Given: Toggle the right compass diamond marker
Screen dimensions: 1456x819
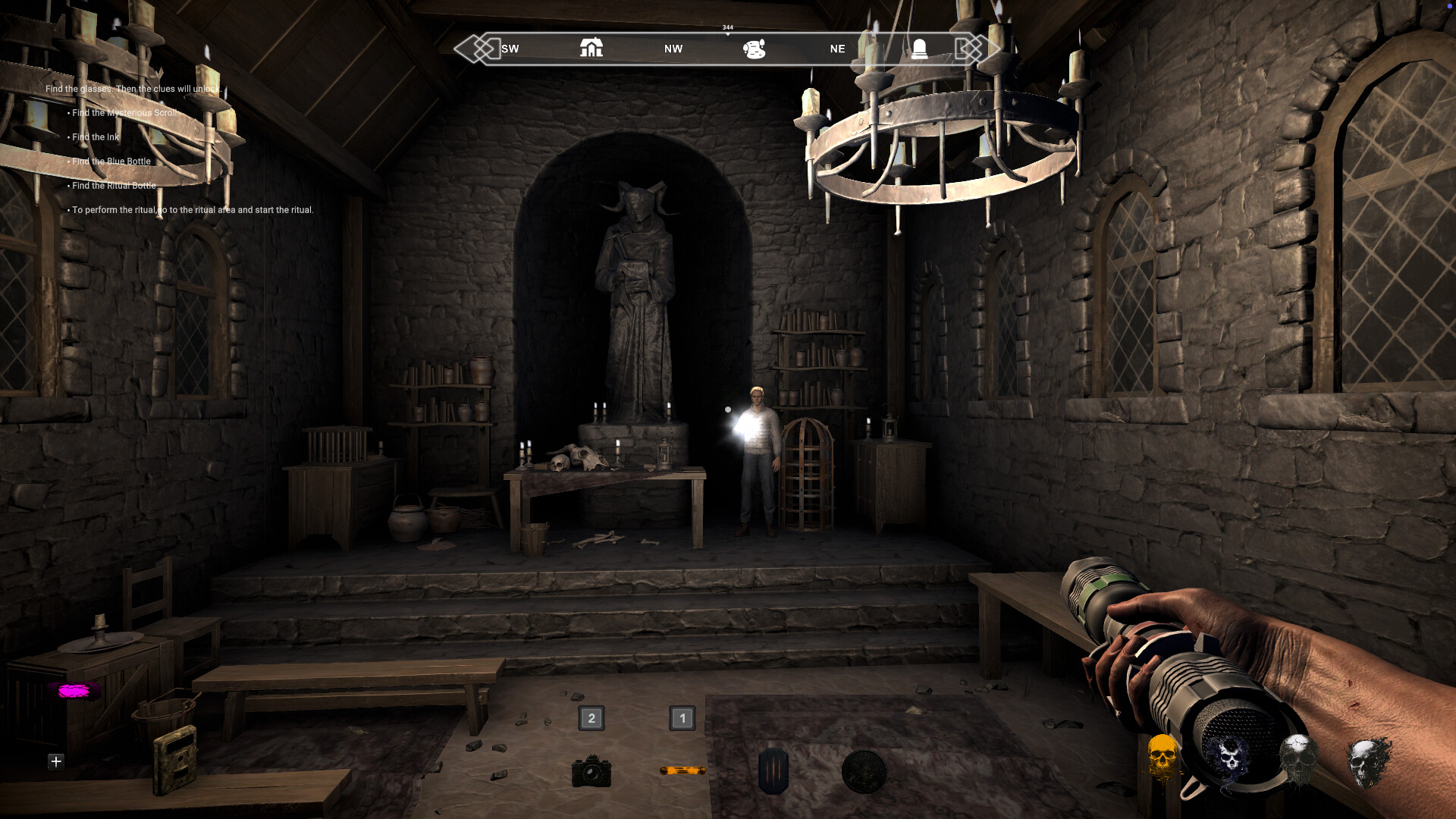Looking at the screenshot, I should pos(974,48).
